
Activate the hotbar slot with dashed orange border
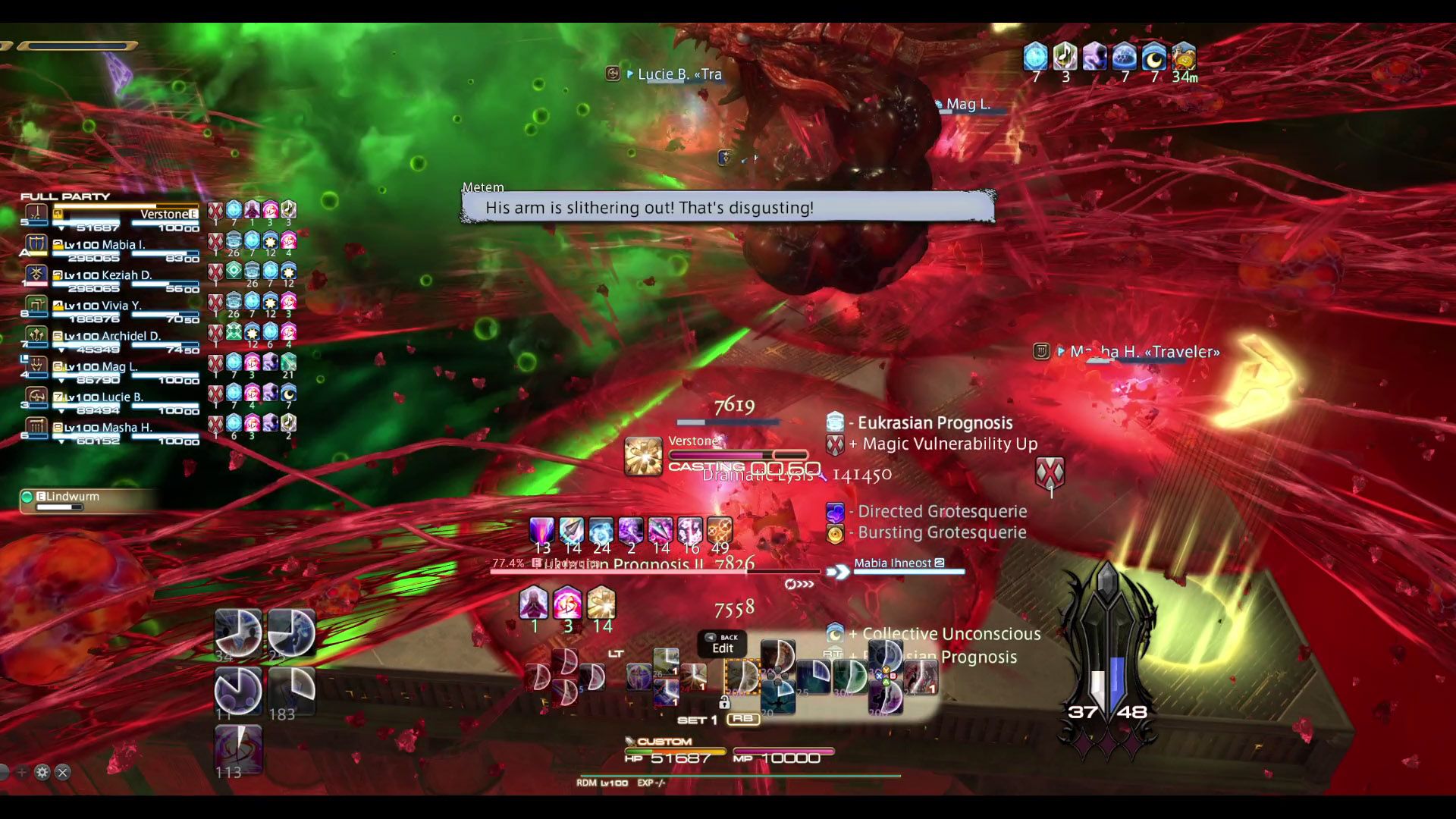pyautogui.click(x=742, y=676)
